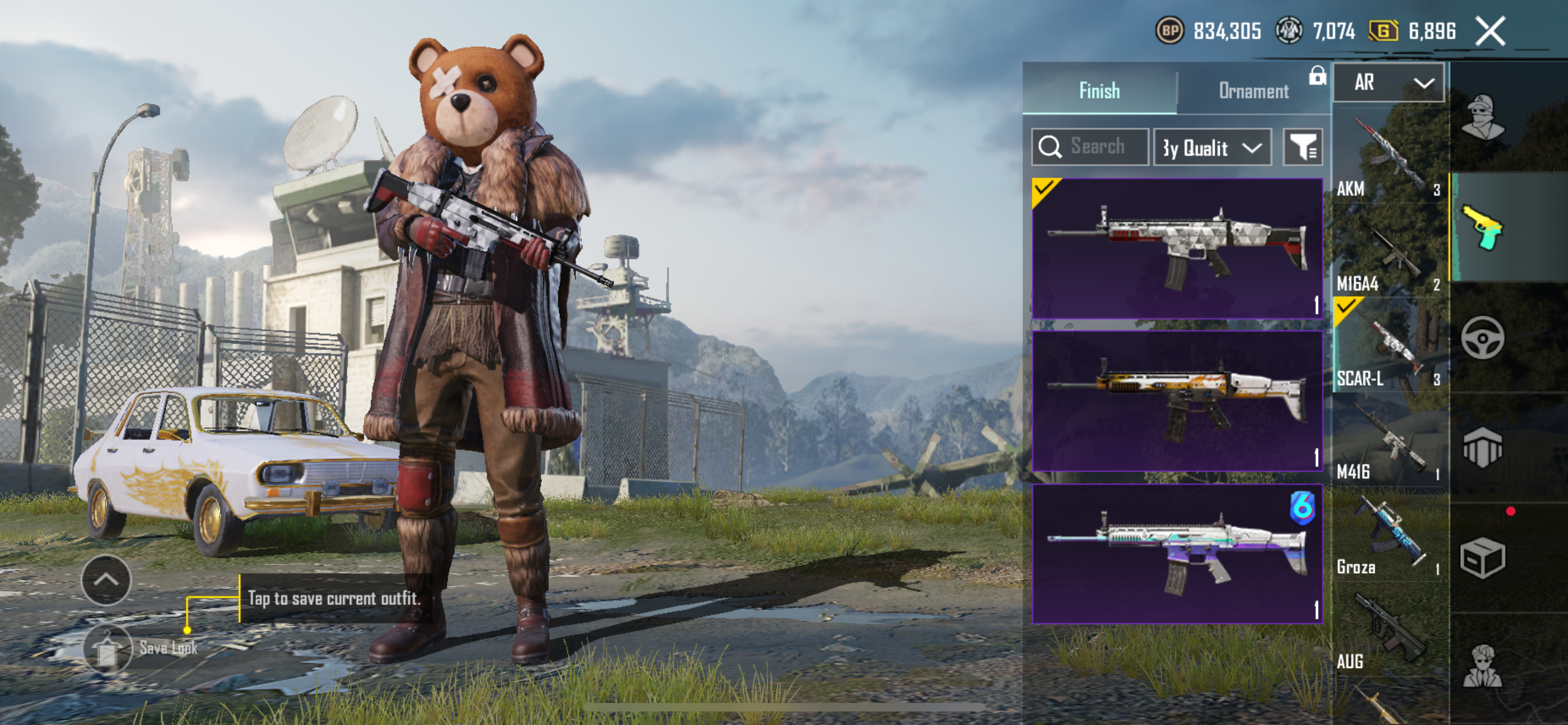Select SCAR-L in the weapon list
Image resolution: width=1568 pixels, height=725 pixels.
pyautogui.click(x=1389, y=345)
